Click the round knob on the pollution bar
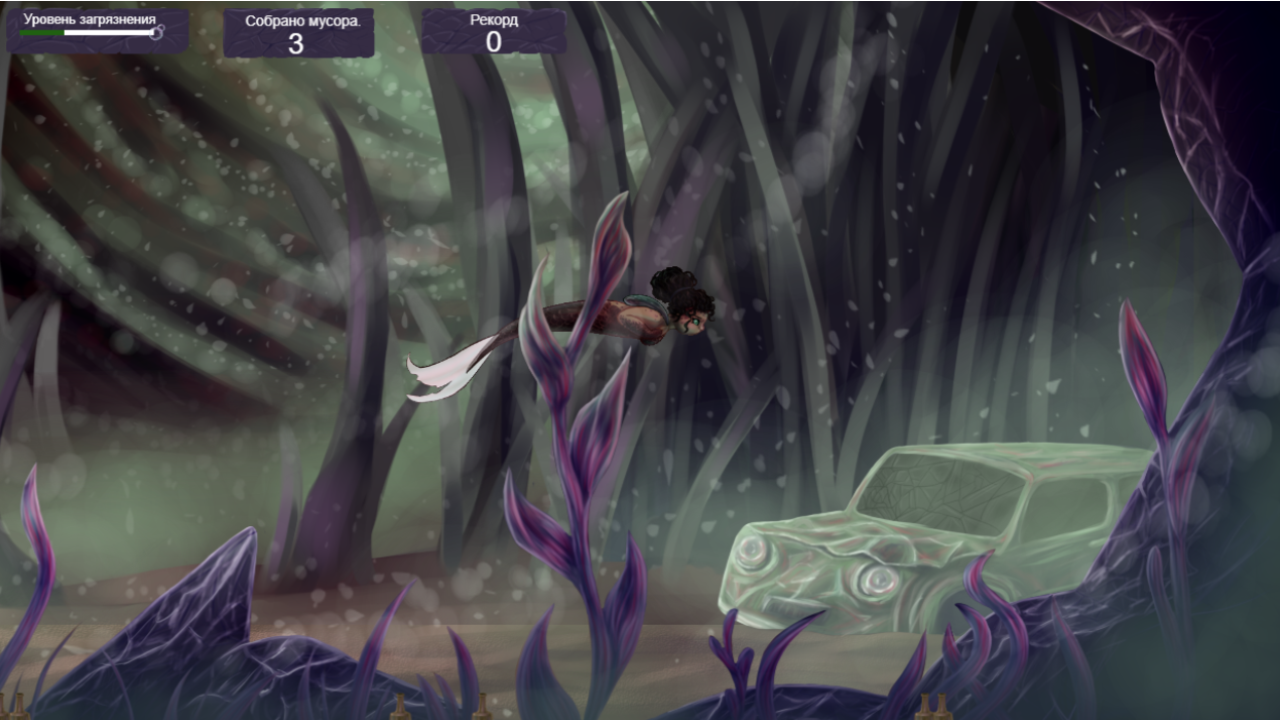Image resolution: width=1280 pixels, height=720 pixels. tap(155, 33)
